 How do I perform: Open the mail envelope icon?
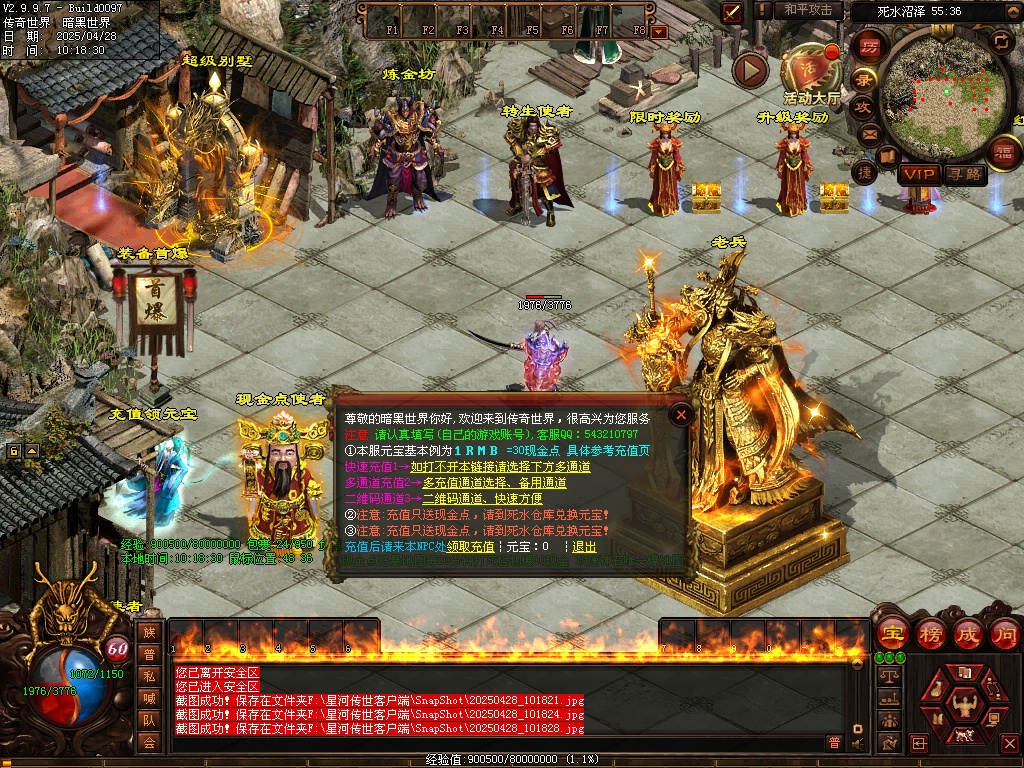(868, 134)
